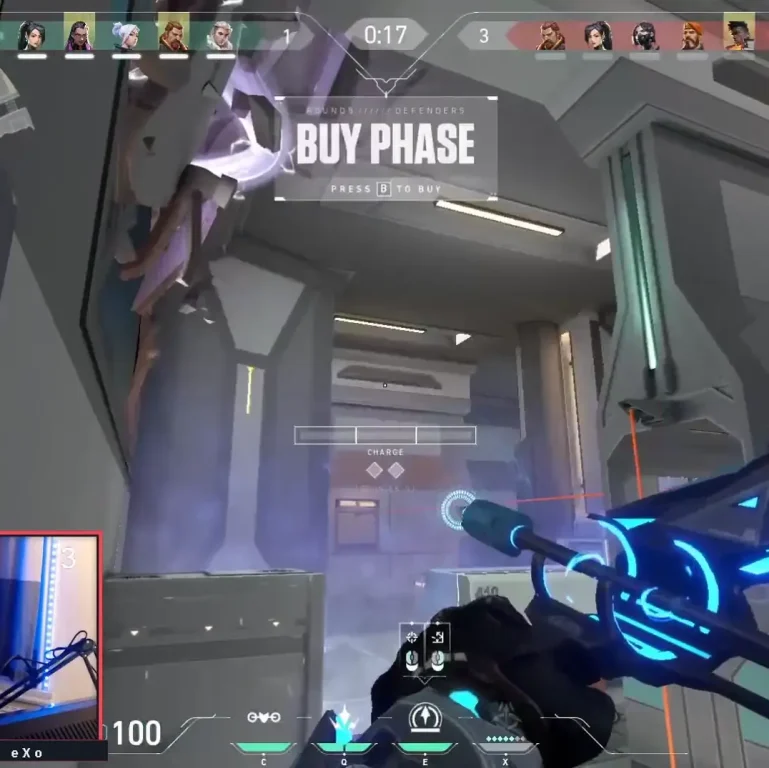This screenshot has width=769, height=768.
Task: Select Jett's portrait on the allied team
Action: coord(125,35)
